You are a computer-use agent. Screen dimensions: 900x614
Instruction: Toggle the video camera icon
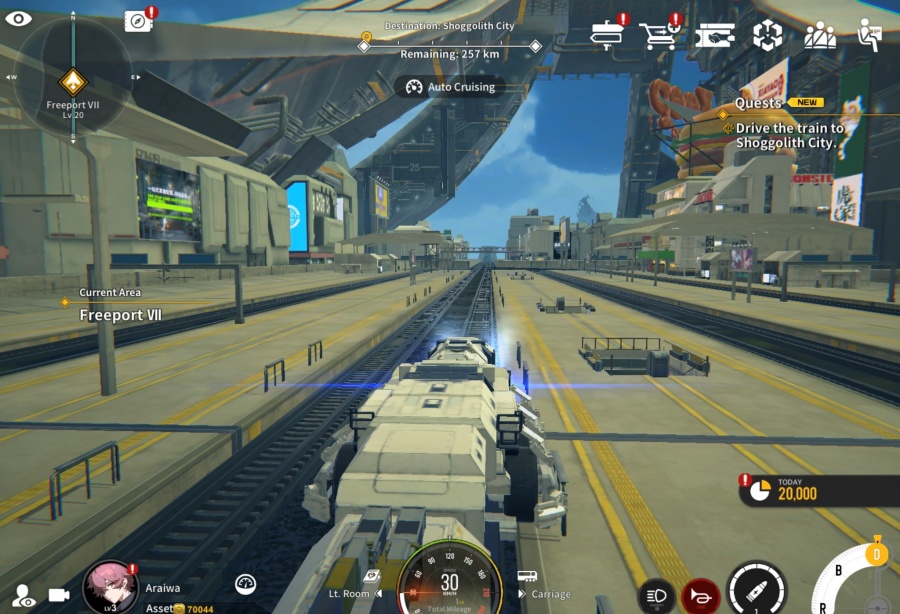(x=59, y=595)
